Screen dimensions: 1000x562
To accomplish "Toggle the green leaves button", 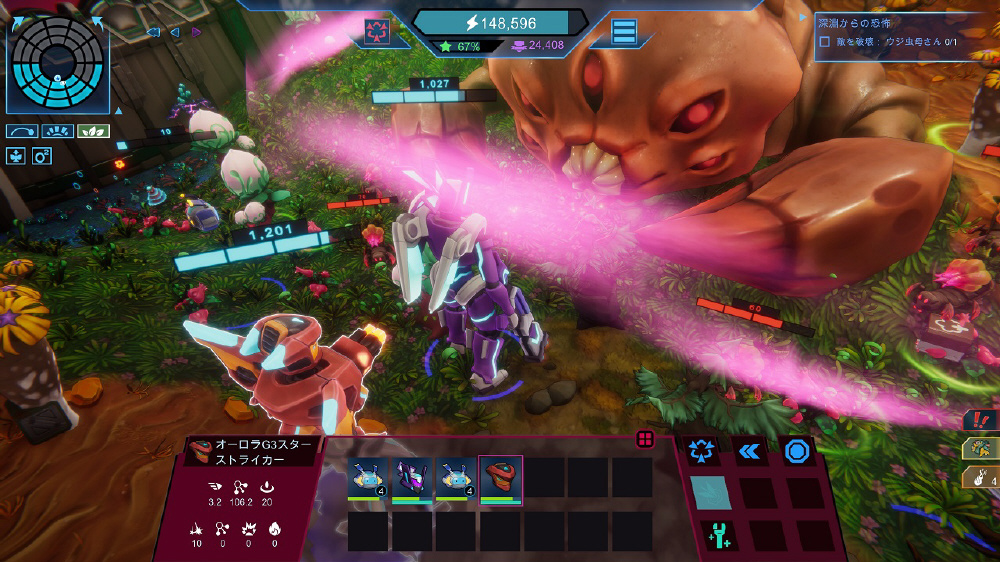I will [93, 131].
